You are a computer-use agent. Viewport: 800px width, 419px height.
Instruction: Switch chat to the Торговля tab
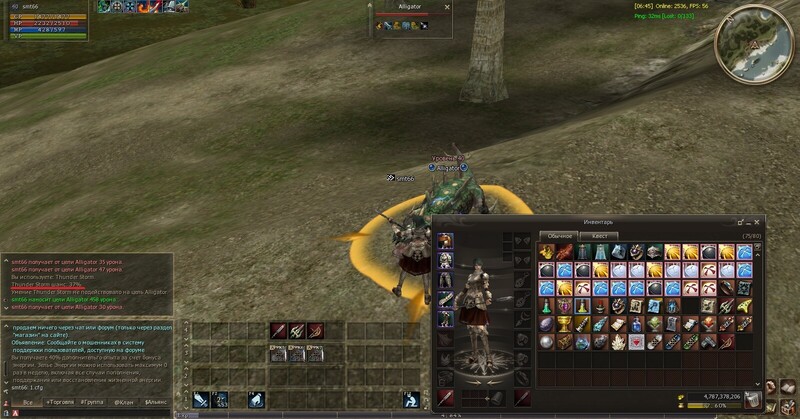pos(59,401)
